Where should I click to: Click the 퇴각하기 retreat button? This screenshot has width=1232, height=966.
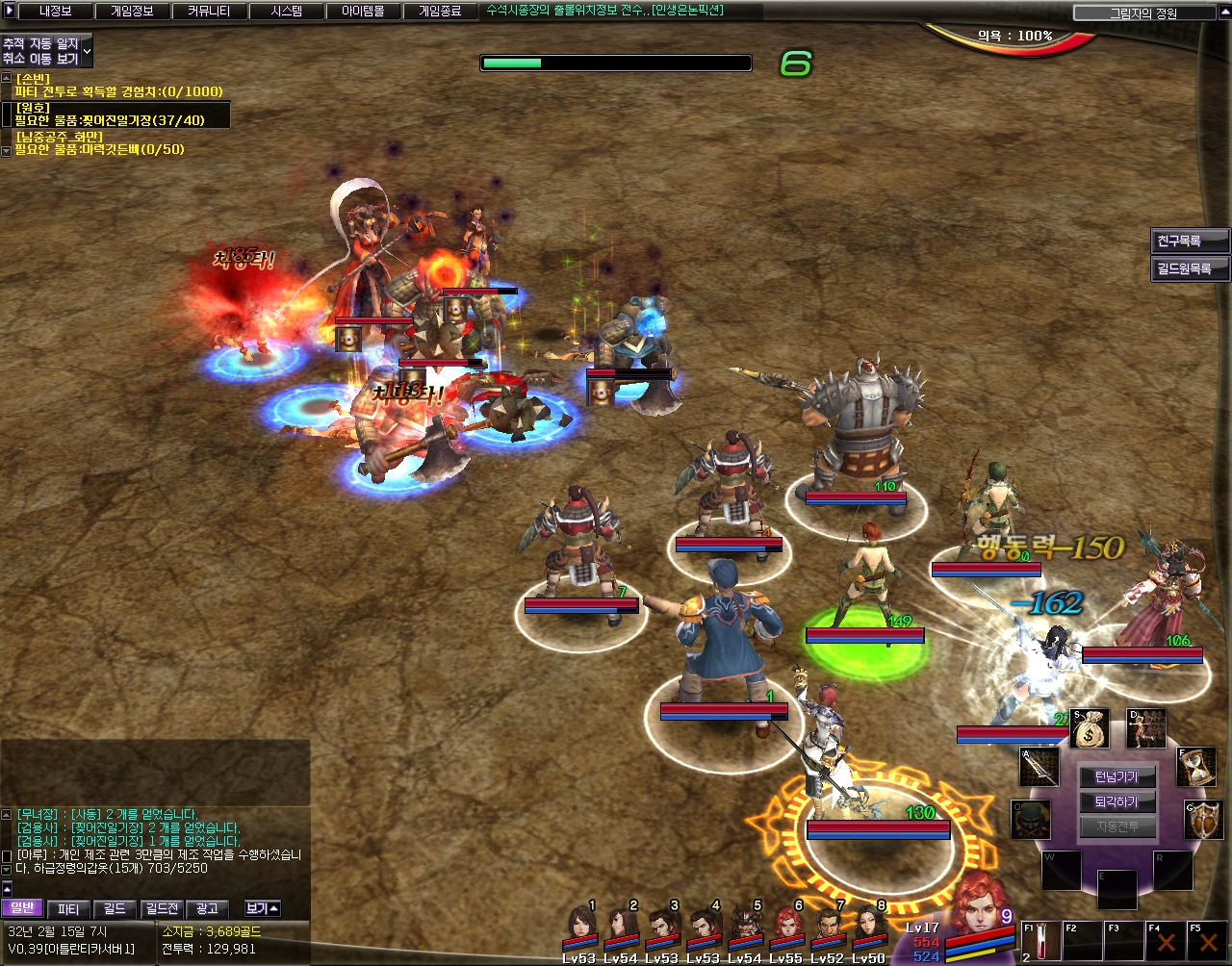1116,801
